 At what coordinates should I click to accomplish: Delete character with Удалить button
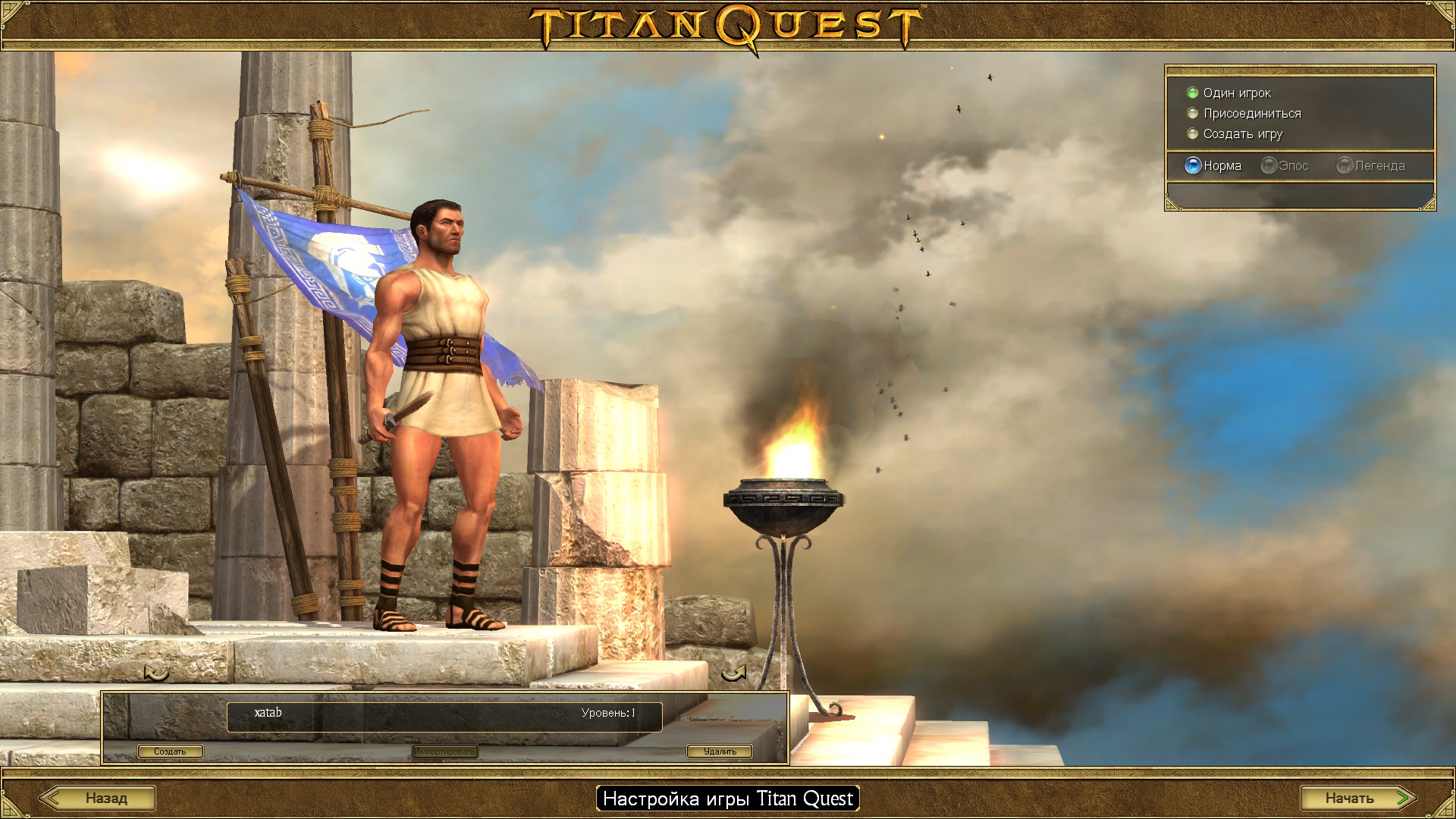[x=719, y=752]
